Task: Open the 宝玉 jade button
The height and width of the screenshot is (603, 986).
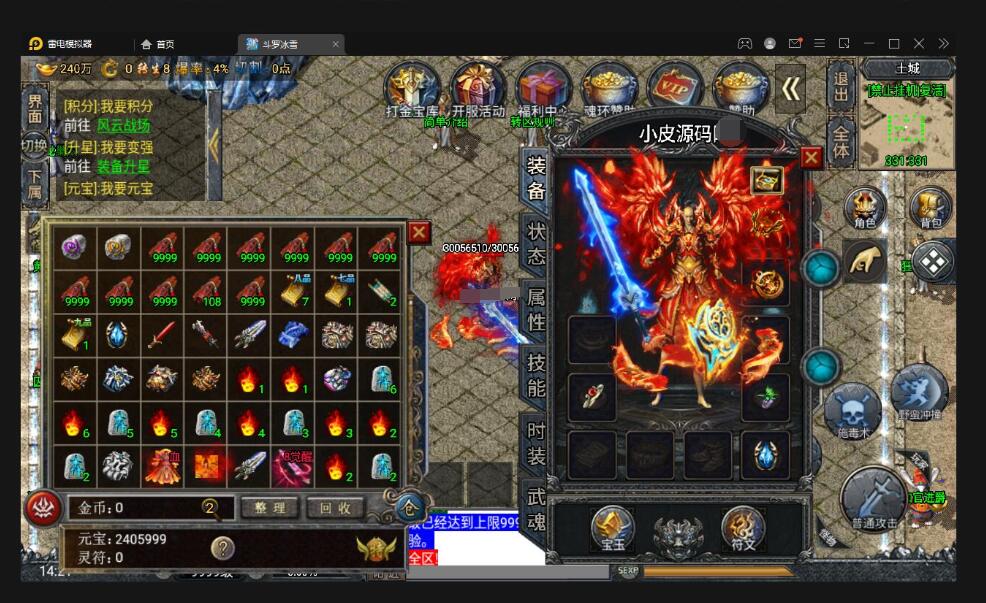Action: point(612,529)
